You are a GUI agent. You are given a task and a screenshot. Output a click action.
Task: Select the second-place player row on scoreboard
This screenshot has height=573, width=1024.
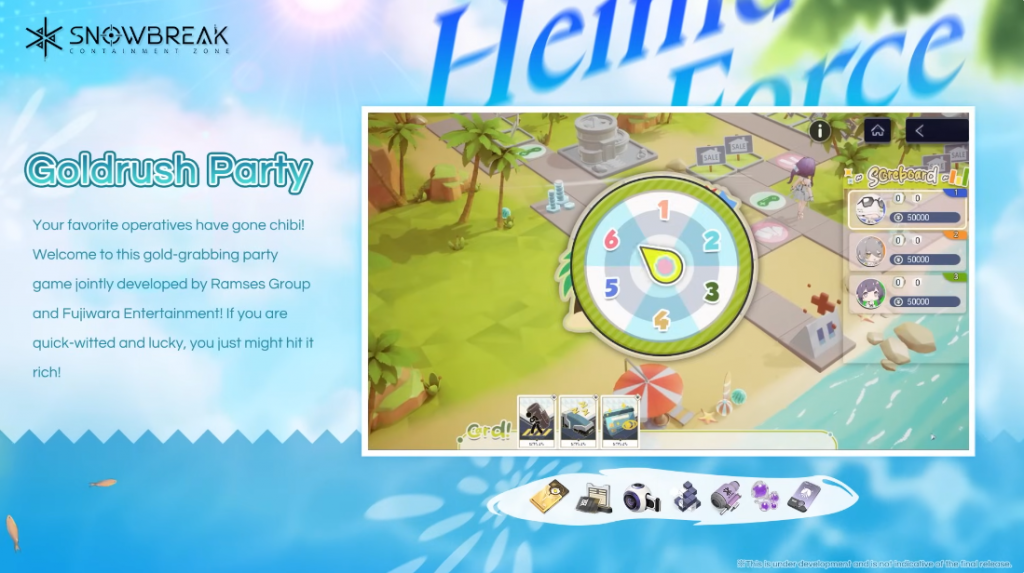[905, 250]
